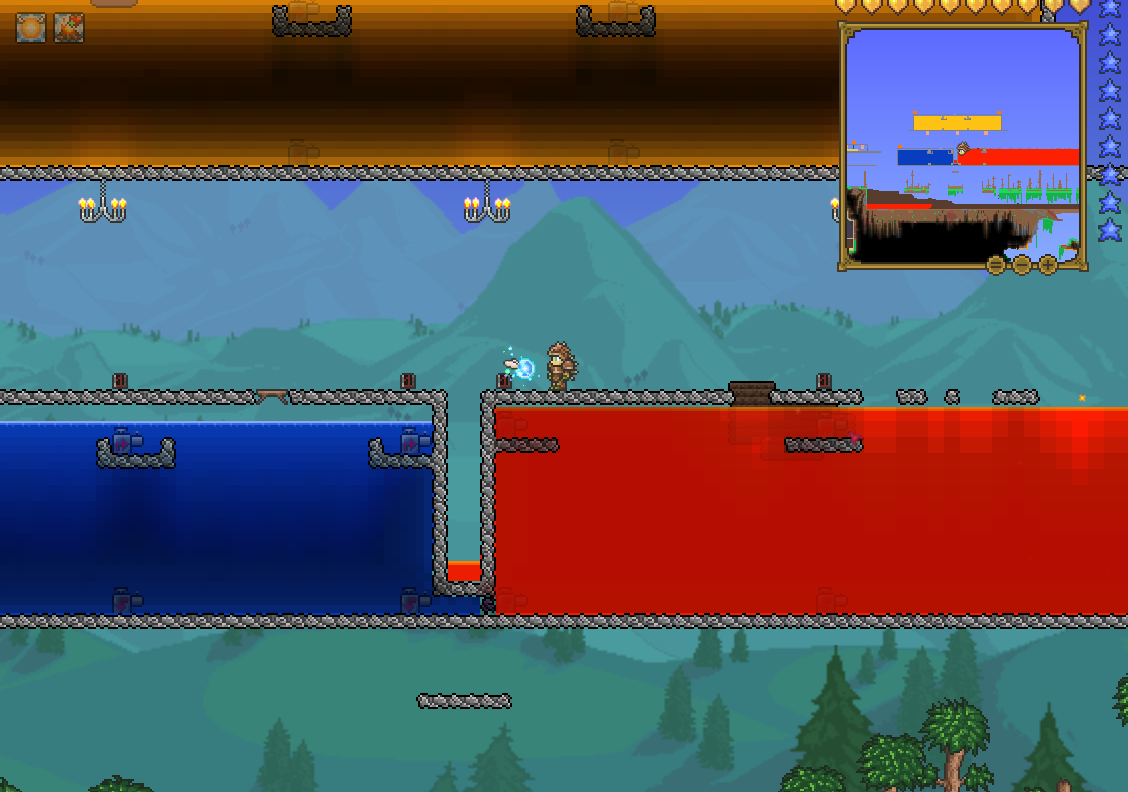This screenshot has height=792, width=1128.
Task: Zoom in the minimap with plus button
Action: click(x=1048, y=265)
